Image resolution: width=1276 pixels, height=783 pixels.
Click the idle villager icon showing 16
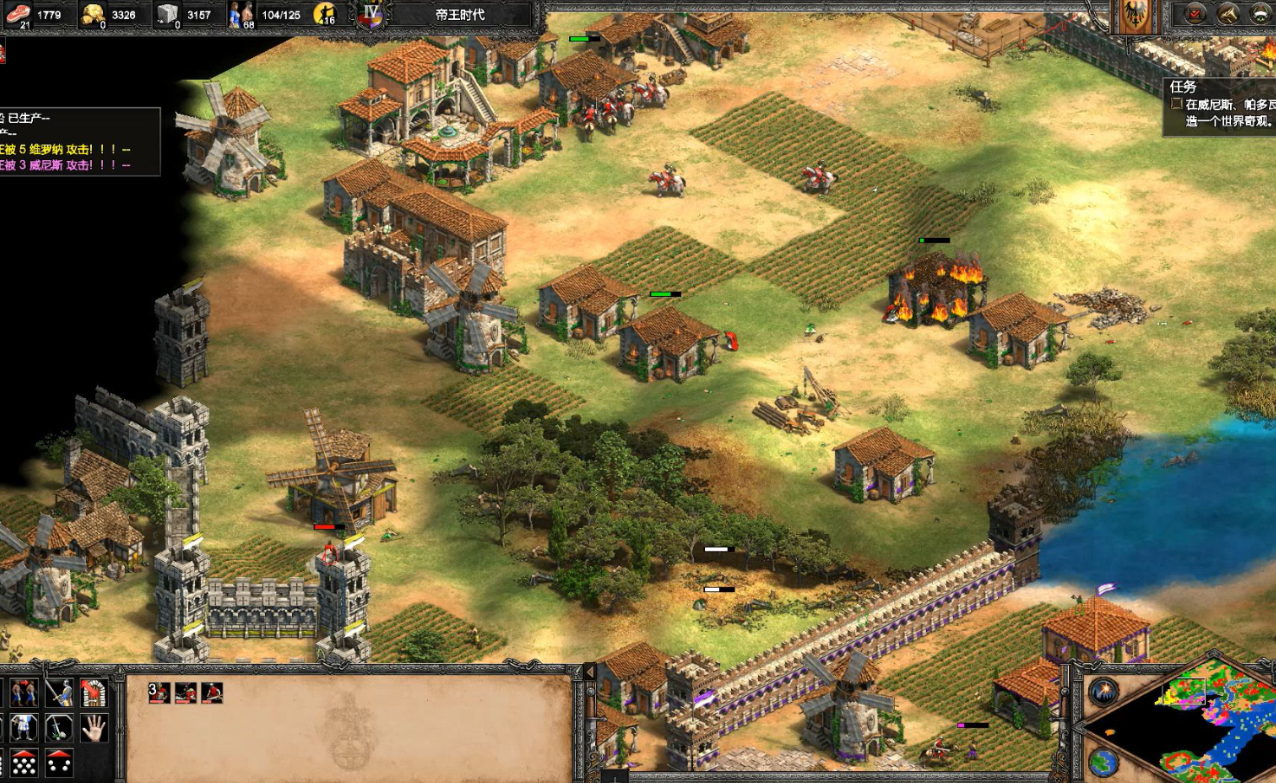point(324,14)
